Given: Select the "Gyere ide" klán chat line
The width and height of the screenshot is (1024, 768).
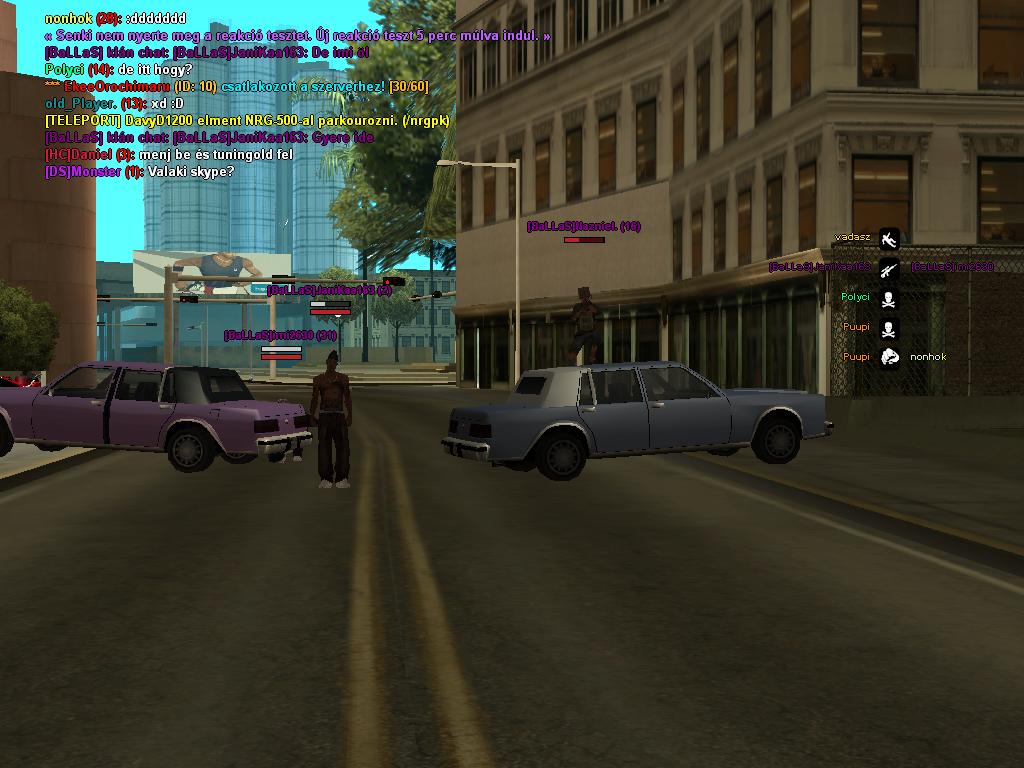Looking at the screenshot, I should [209, 137].
